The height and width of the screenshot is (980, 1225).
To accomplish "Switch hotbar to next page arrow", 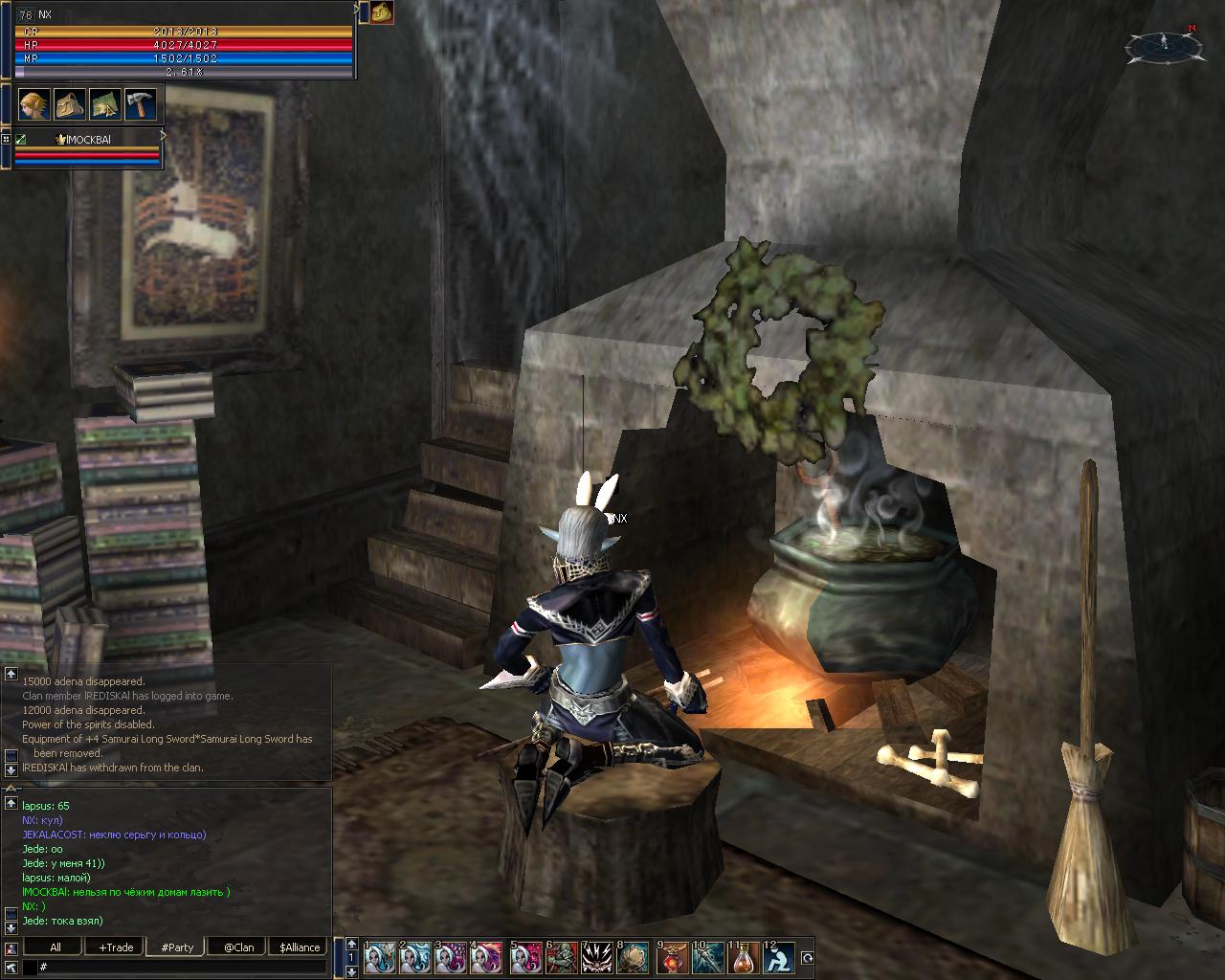I will (x=351, y=971).
